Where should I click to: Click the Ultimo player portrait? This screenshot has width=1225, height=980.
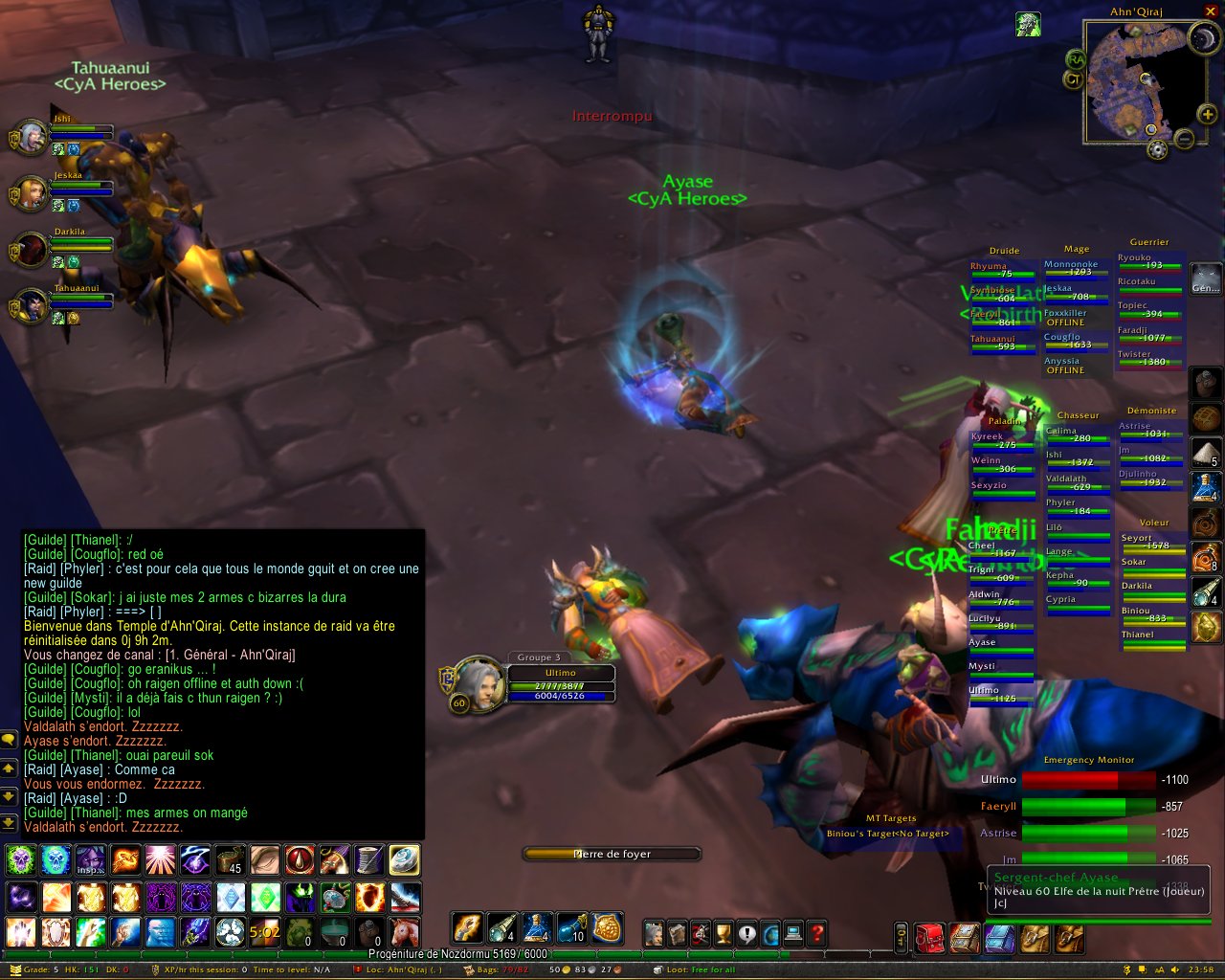(x=479, y=681)
